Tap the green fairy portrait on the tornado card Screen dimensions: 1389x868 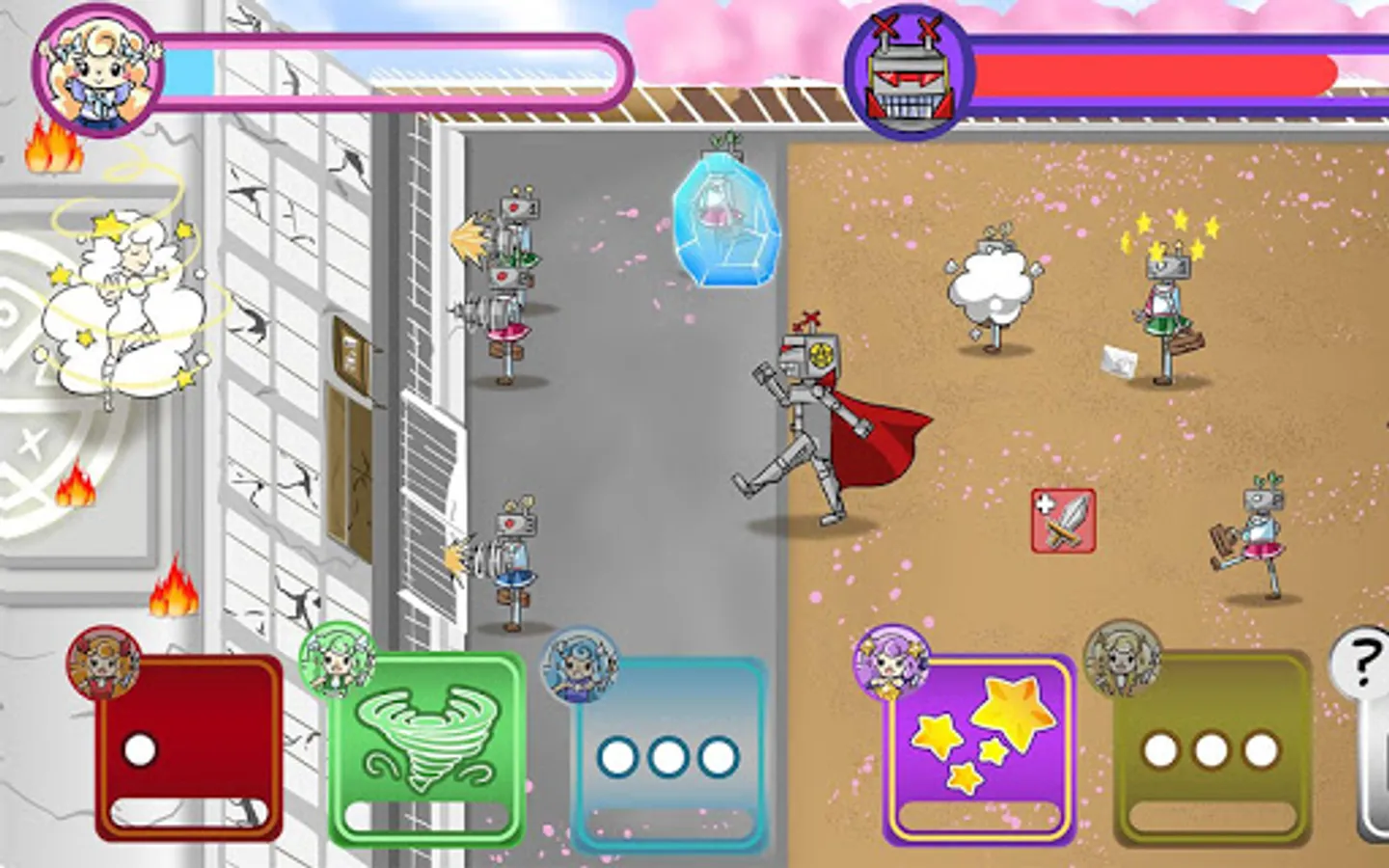(x=337, y=660)
